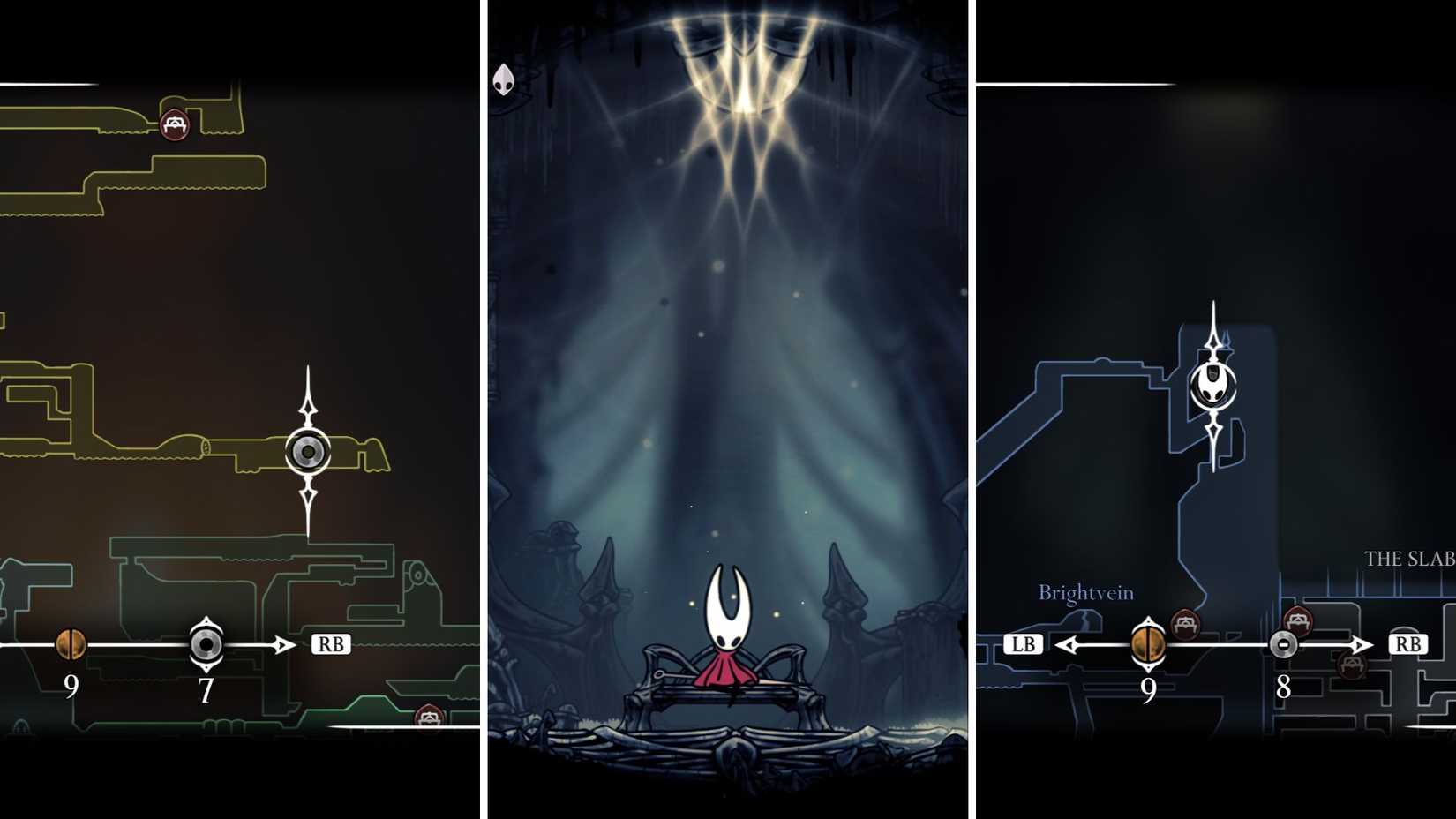Screen dimensions: 1456x819
Task: Open the Brightvein area label
Action: [1086, 593]
